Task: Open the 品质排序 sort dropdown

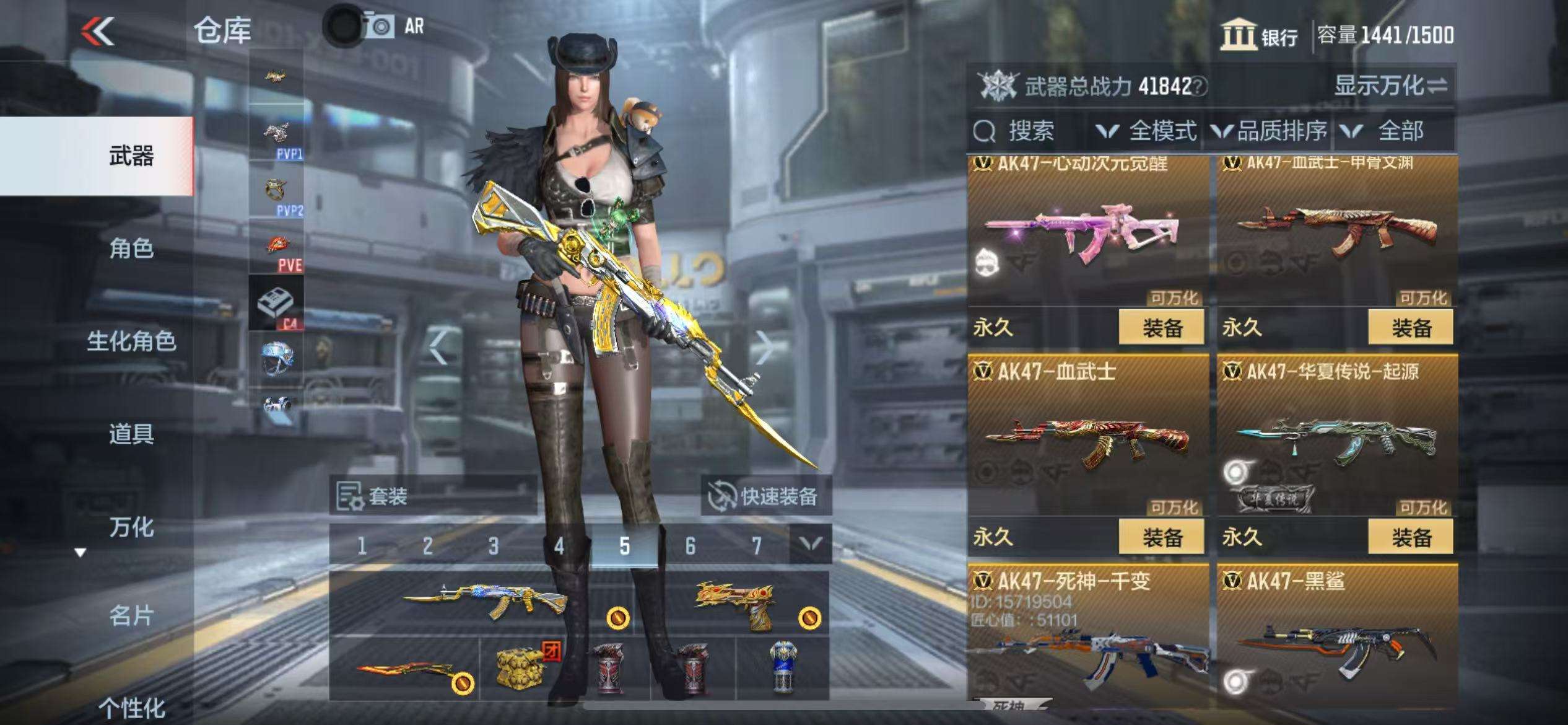Action: (x=1270, y=131)
